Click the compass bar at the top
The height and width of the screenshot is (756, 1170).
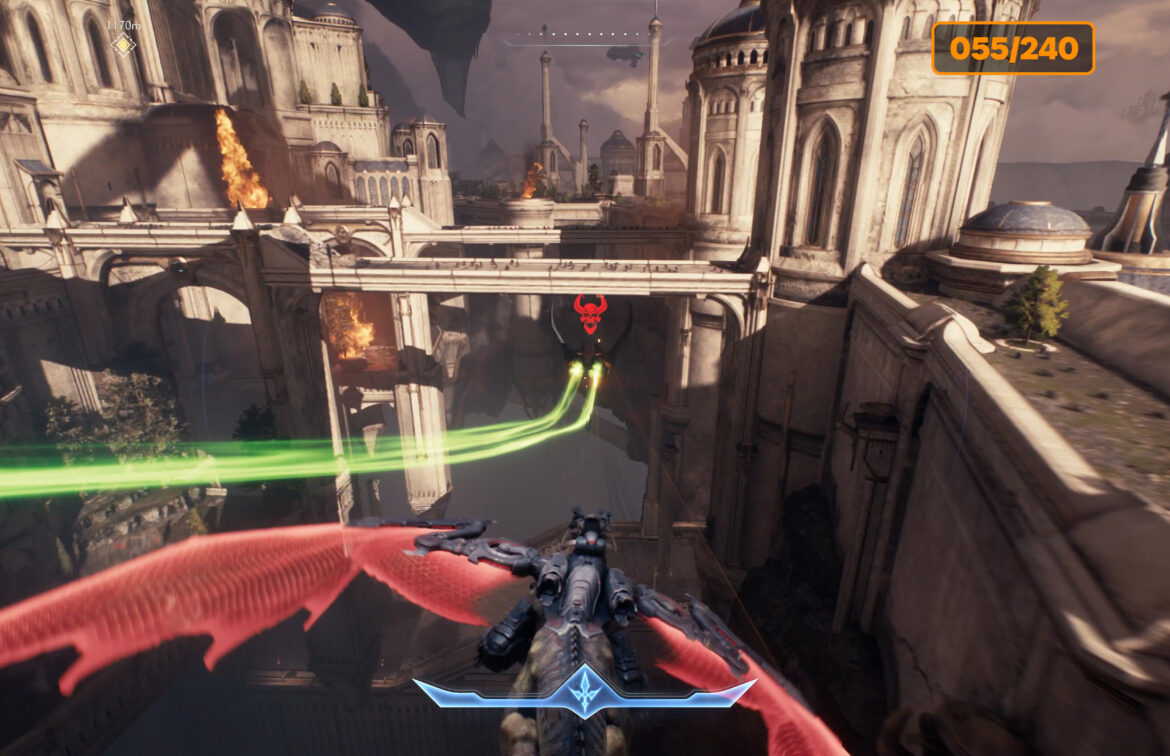pyautogui.click(x=587, y=40)
